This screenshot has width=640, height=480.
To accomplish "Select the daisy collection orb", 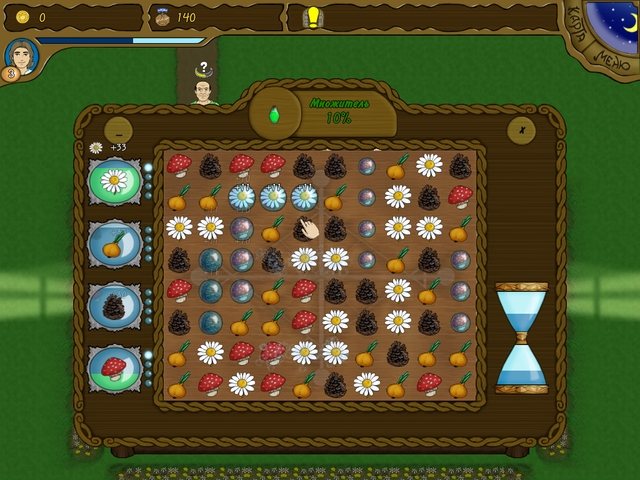I will (115, 181).
